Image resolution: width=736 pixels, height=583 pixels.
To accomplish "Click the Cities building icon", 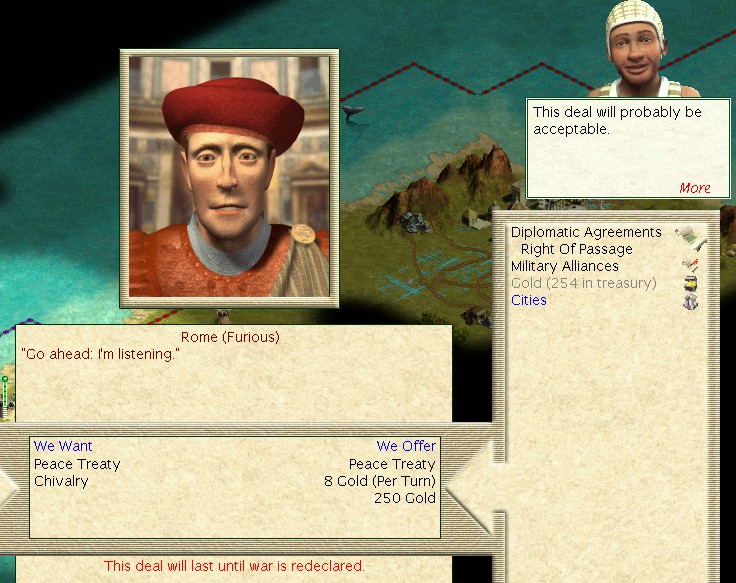I will pos(689,301).
